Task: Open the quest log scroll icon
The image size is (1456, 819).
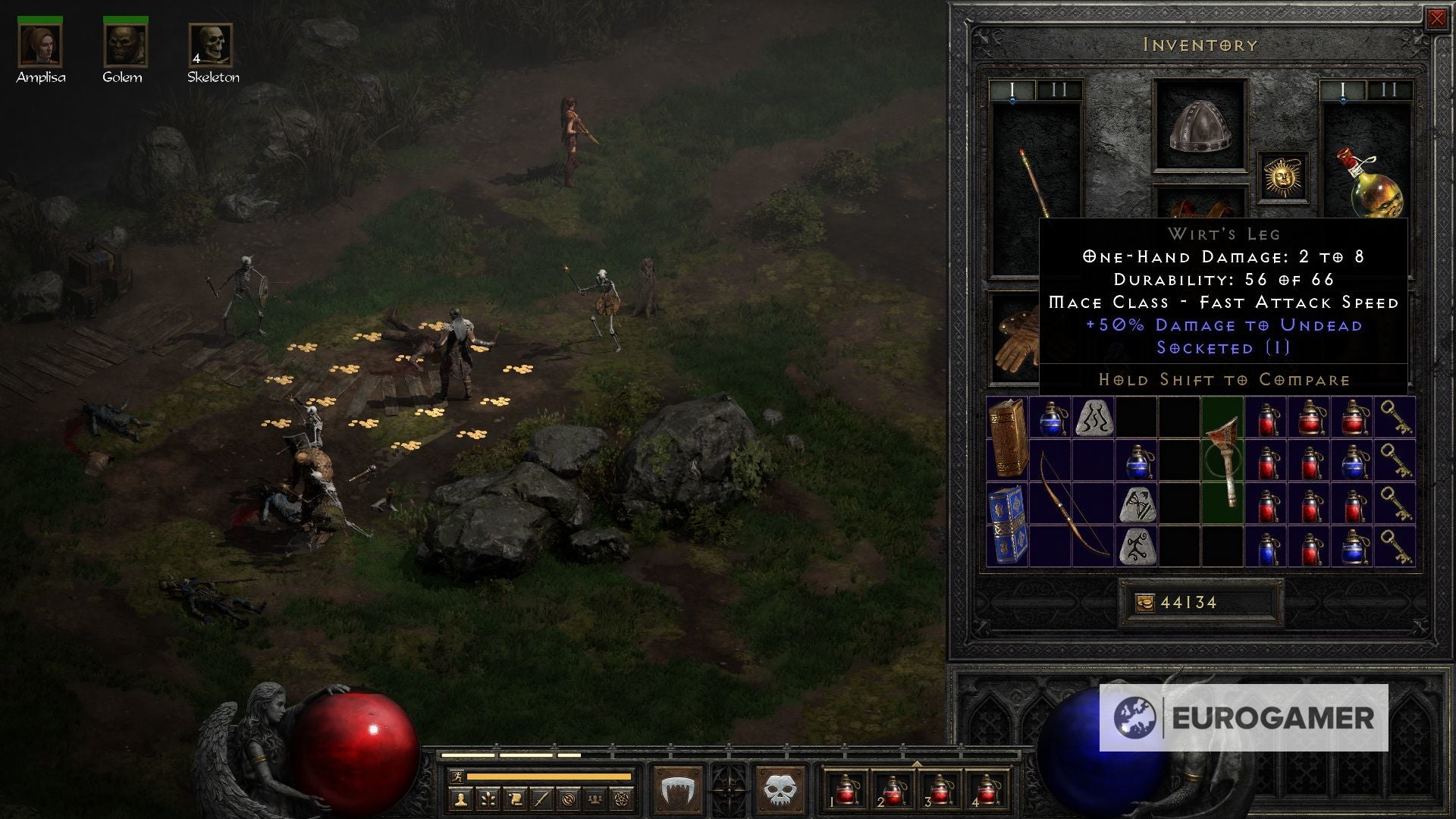Action: pos(517,800)
